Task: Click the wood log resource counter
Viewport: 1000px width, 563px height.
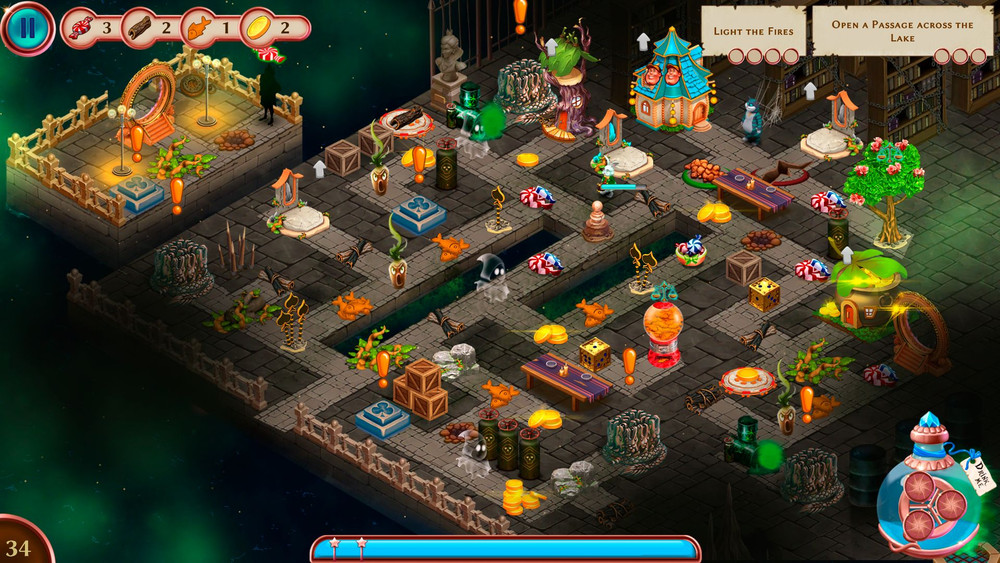Action: tap(150, 28)
